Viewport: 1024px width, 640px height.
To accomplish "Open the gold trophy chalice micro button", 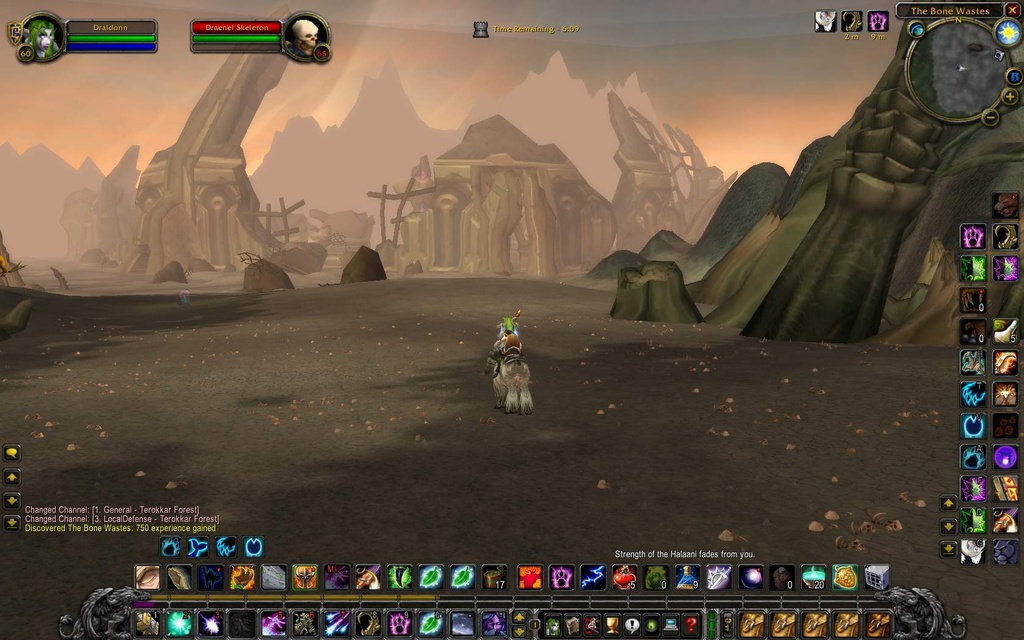I will pyautogui.click(x=611, y=625).
